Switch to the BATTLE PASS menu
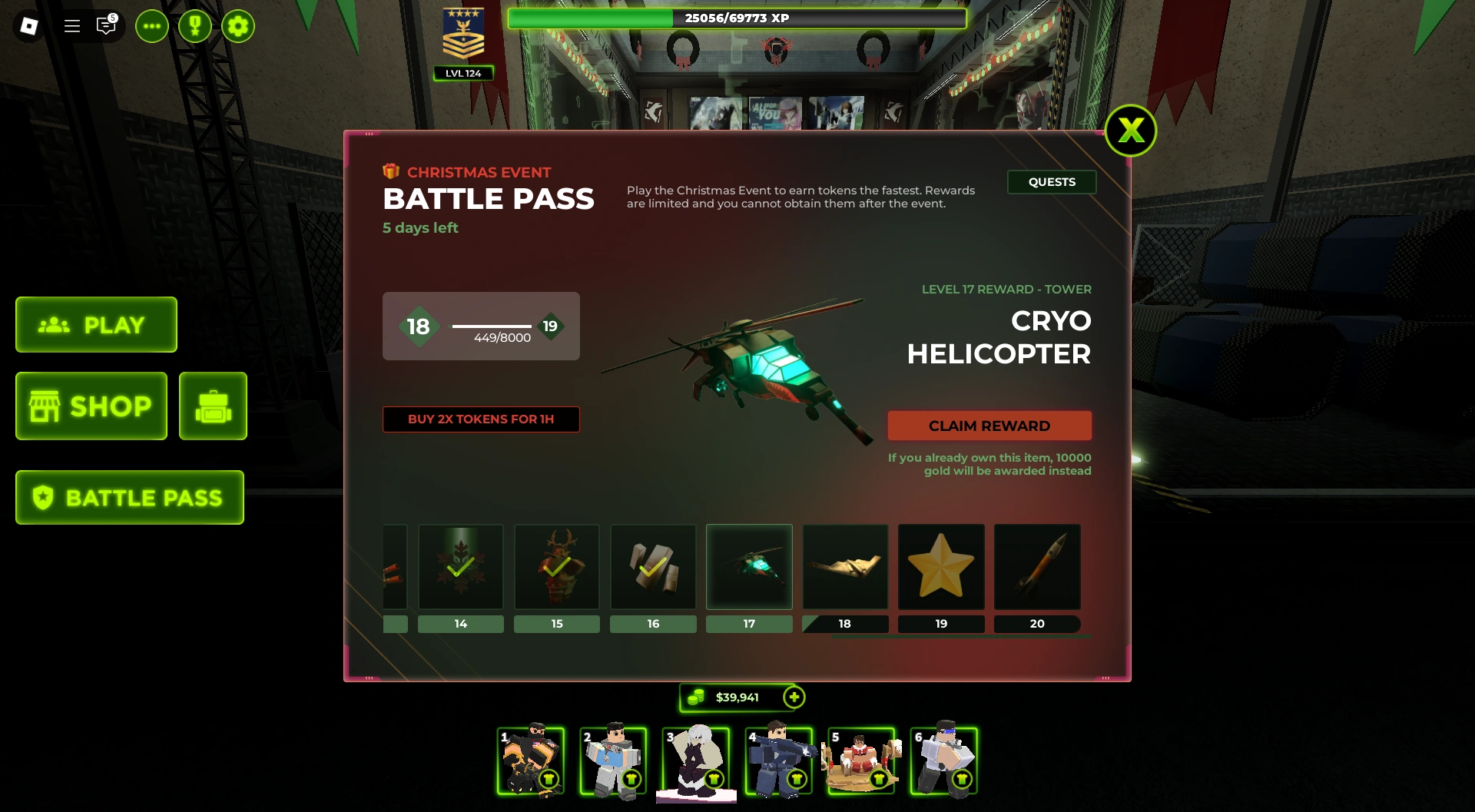The height and width of the screenshot is (812, 1475). (129, 497)
